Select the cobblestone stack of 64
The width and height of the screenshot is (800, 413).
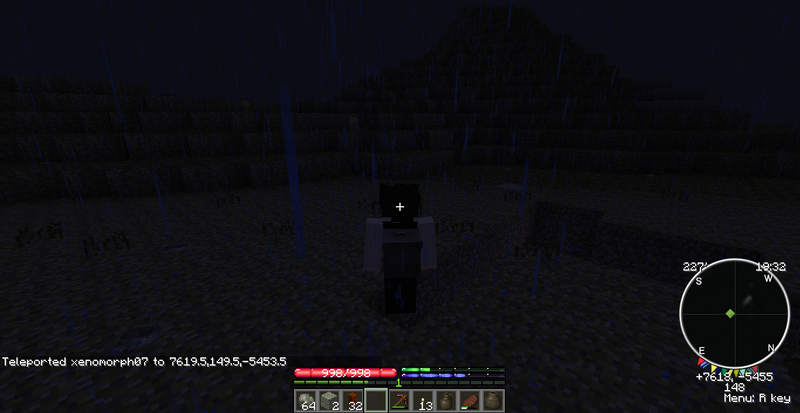pyautogui.click(x=308, y=401)
